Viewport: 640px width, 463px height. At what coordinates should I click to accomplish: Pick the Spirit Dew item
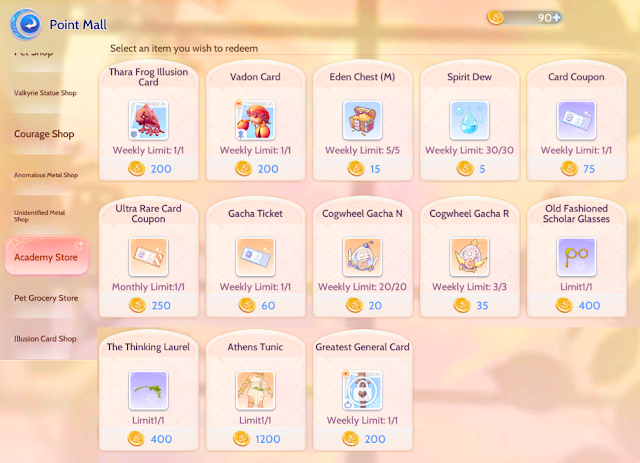469,120
